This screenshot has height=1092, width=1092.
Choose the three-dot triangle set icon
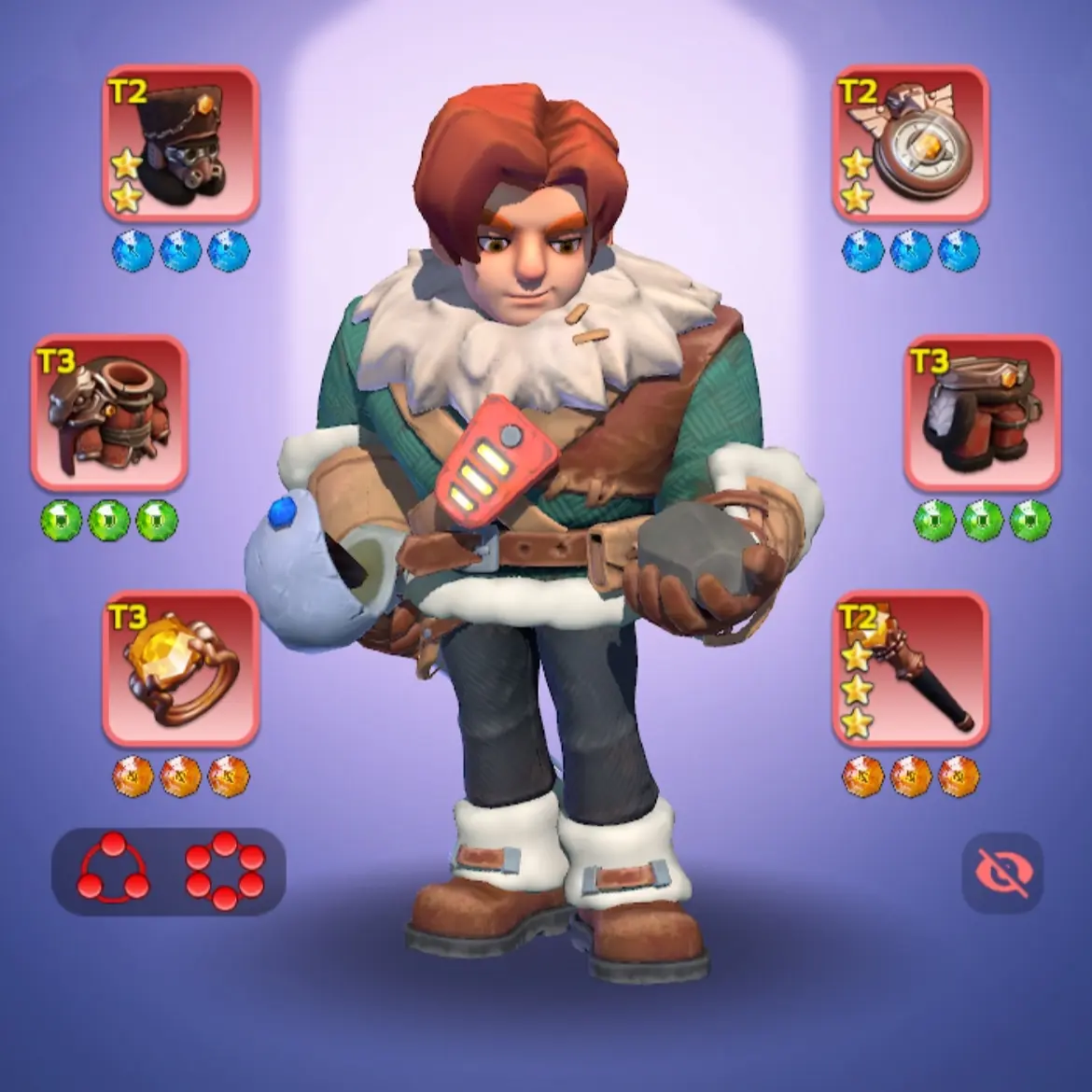point(113,870)
